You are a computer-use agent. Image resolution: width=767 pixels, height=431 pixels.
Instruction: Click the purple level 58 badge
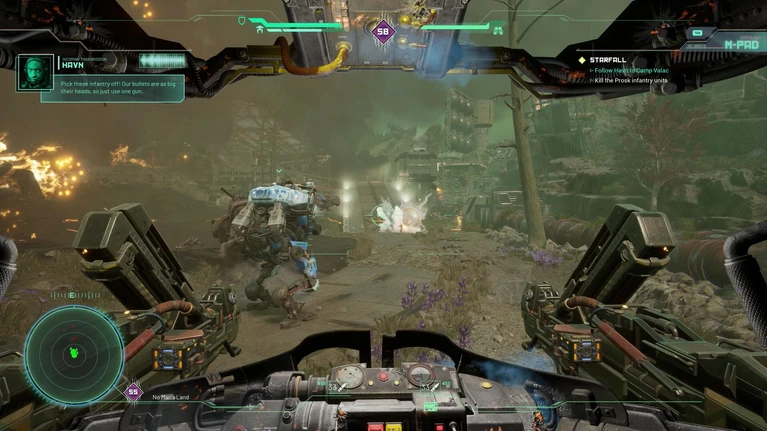(383, 31)
